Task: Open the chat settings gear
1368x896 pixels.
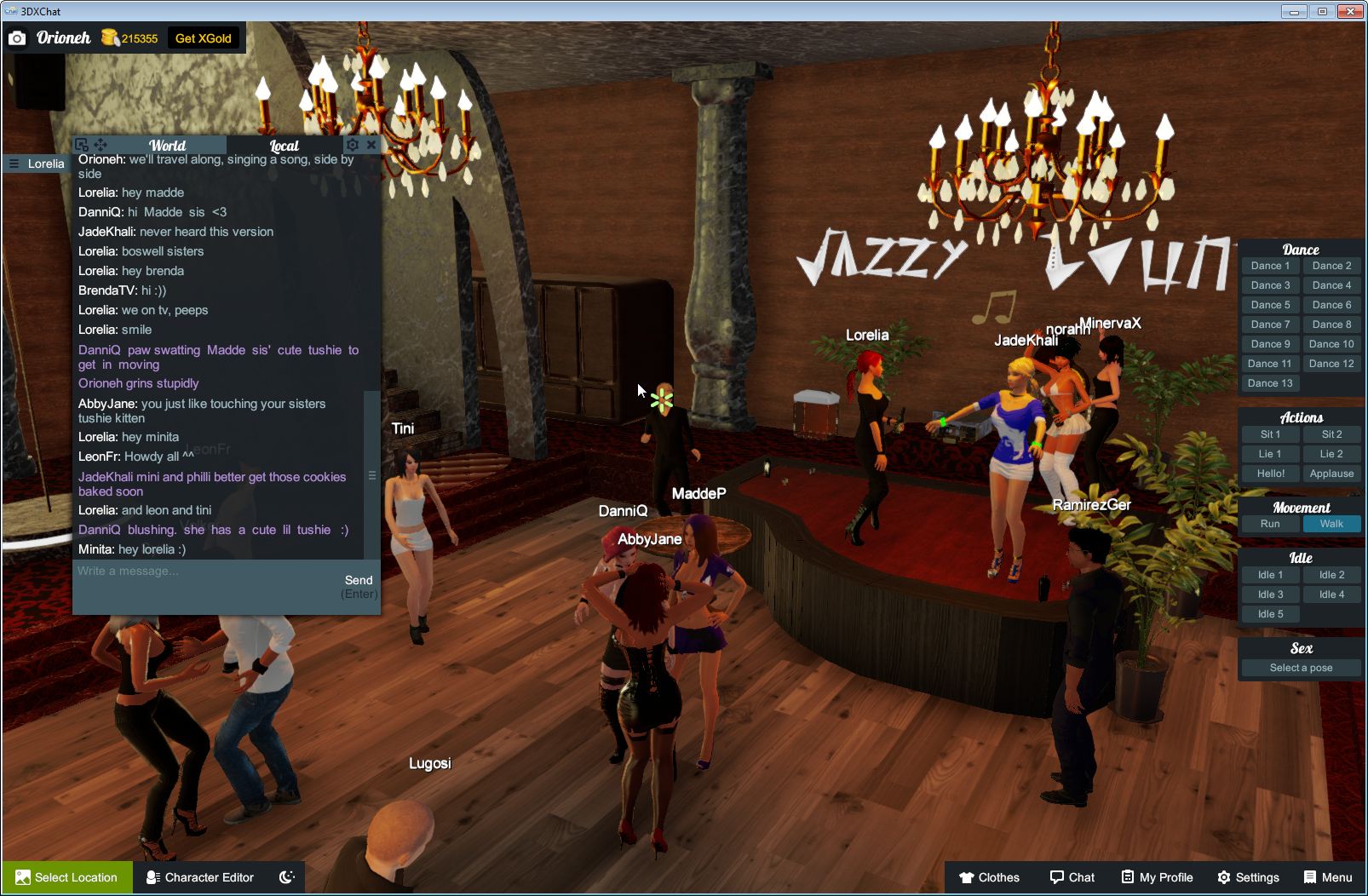Action: point(352,145)
